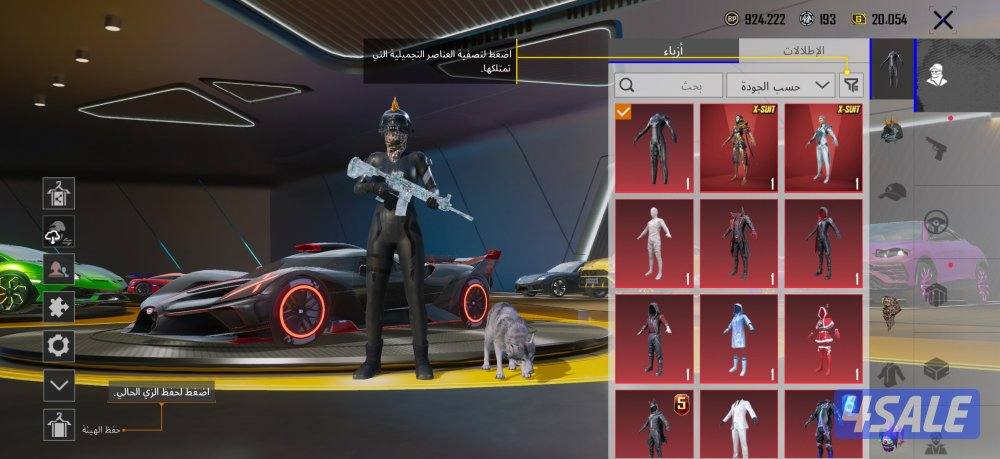Screen dimensions: 1000x459
Task: Toggle the owned items filter funnel icon
Action: 853,86
